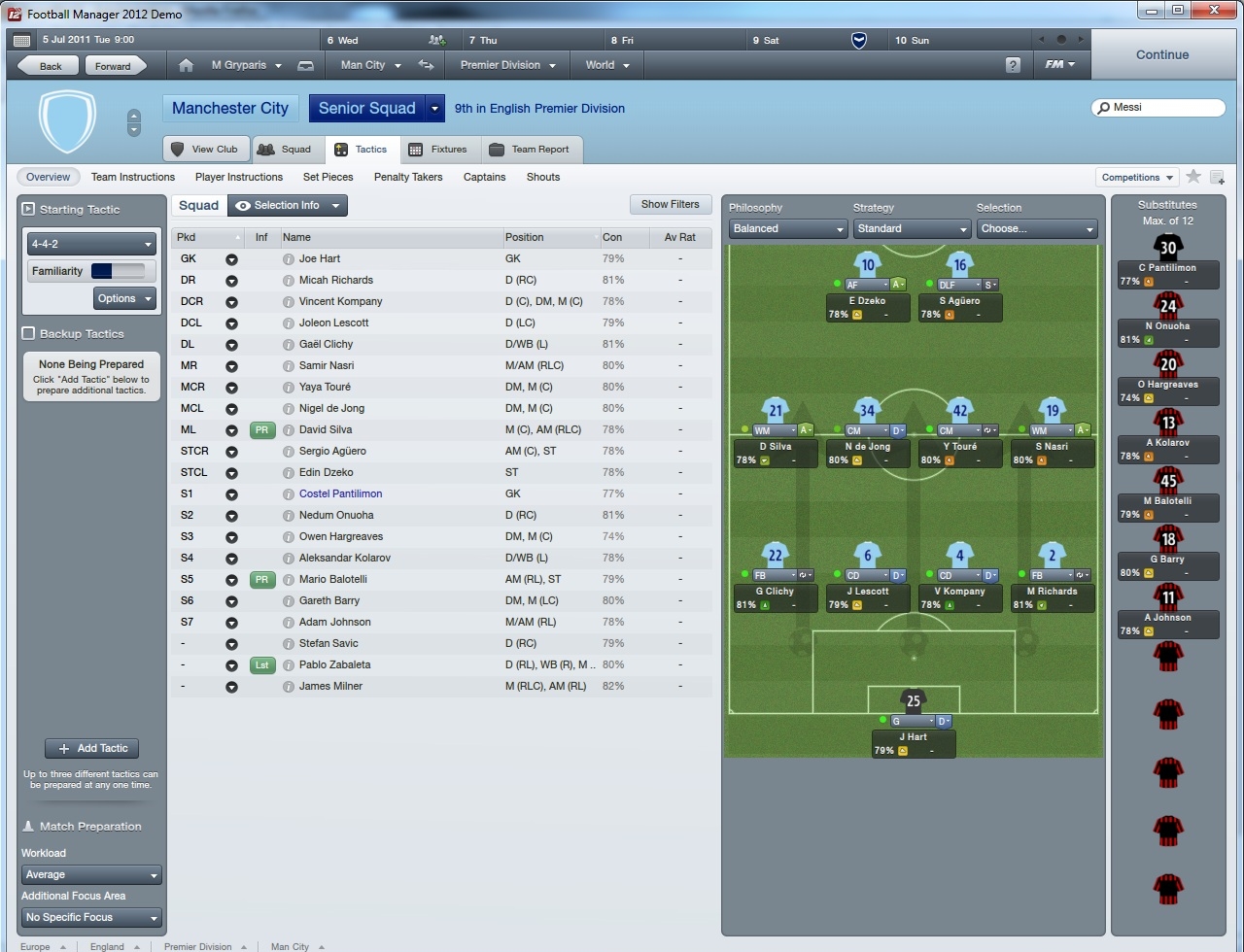Toggle the favorites star near Competitions
The image size is (1244, 952).
[1194, 178]
